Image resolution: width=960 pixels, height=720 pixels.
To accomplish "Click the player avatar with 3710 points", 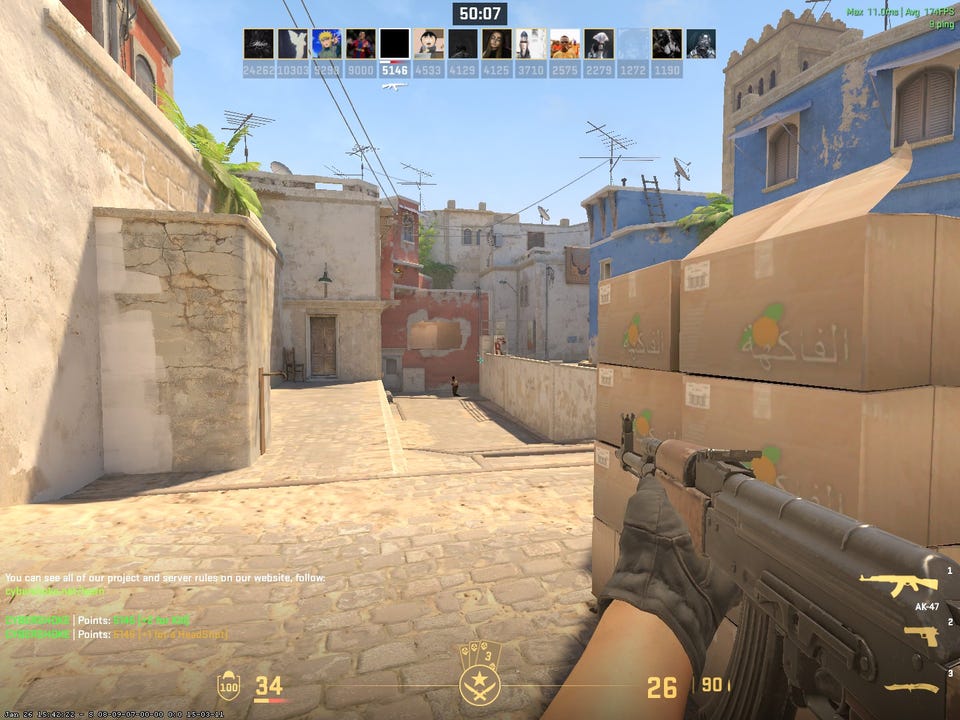I will pyautogui.click(x=530, y=44).
